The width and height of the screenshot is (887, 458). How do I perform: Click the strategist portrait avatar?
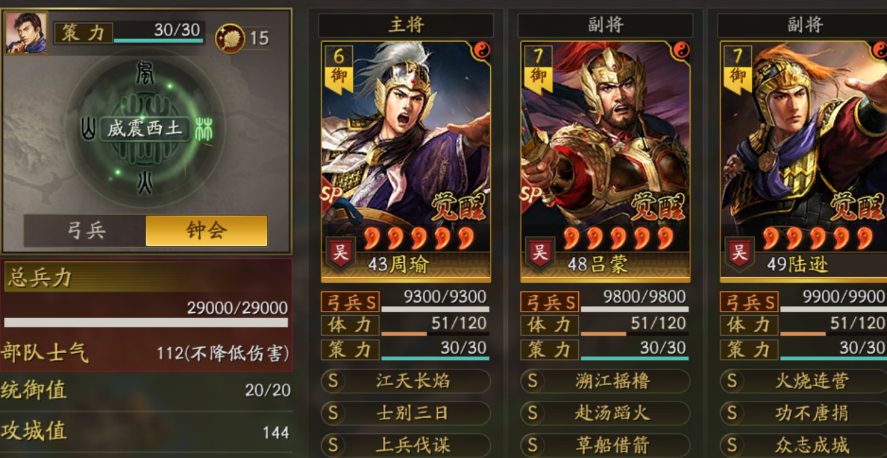coord(26,33)
